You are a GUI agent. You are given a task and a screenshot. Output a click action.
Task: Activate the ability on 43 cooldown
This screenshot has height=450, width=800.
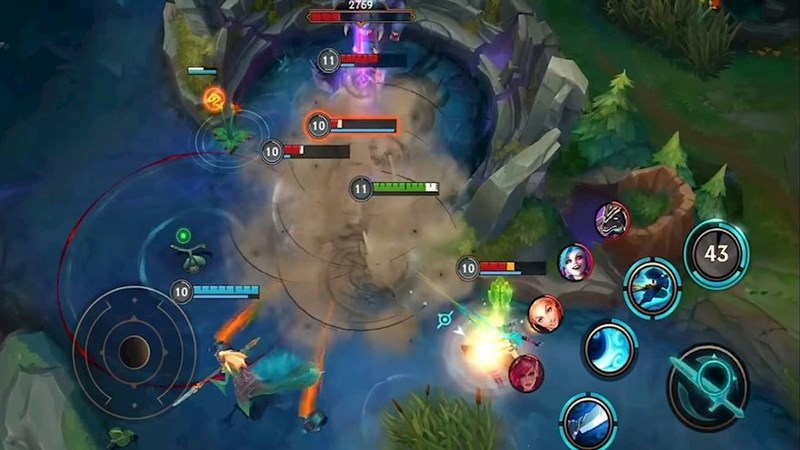[716, 255]
